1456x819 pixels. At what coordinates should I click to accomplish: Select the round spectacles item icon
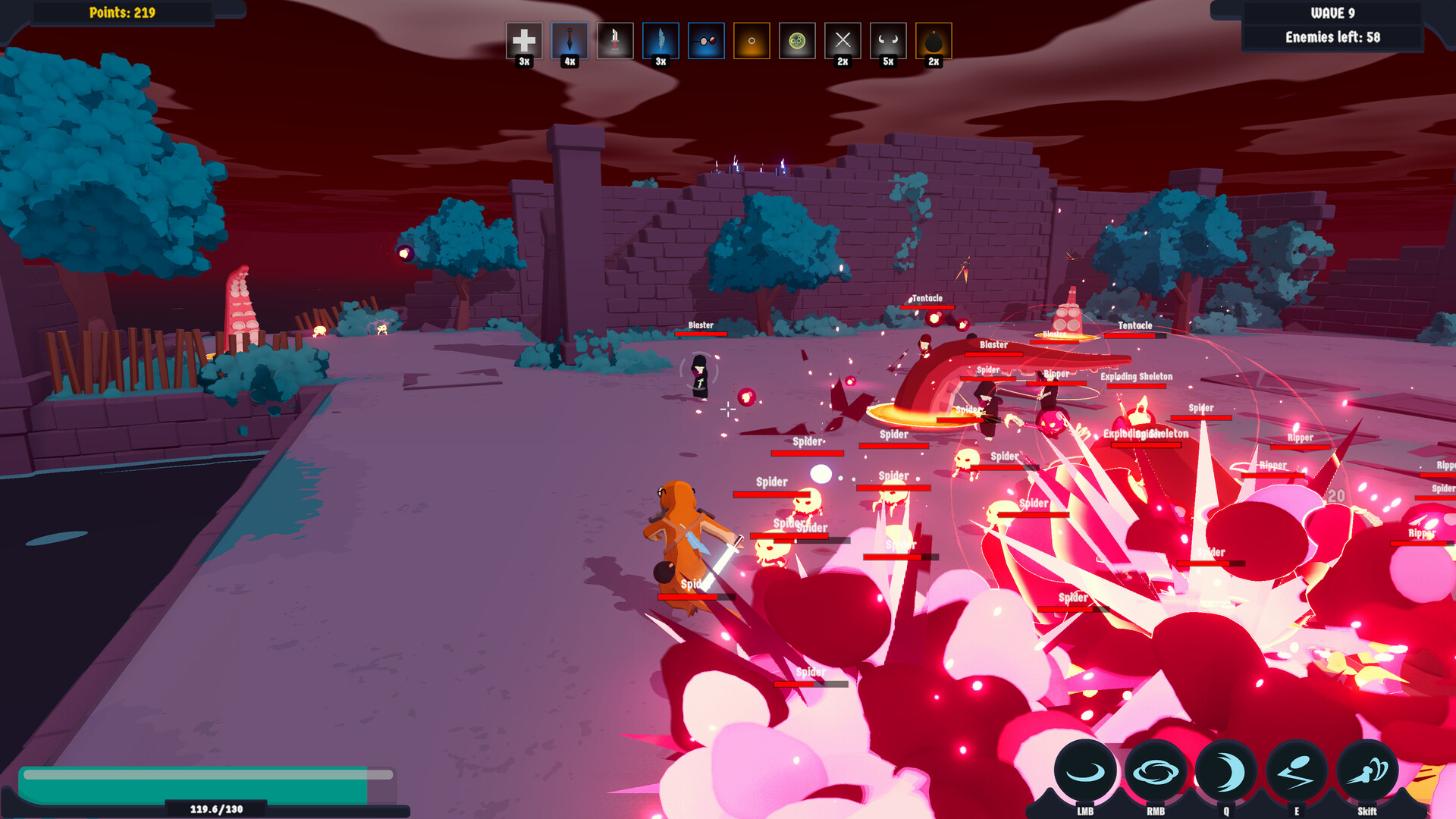pos(704,42)
